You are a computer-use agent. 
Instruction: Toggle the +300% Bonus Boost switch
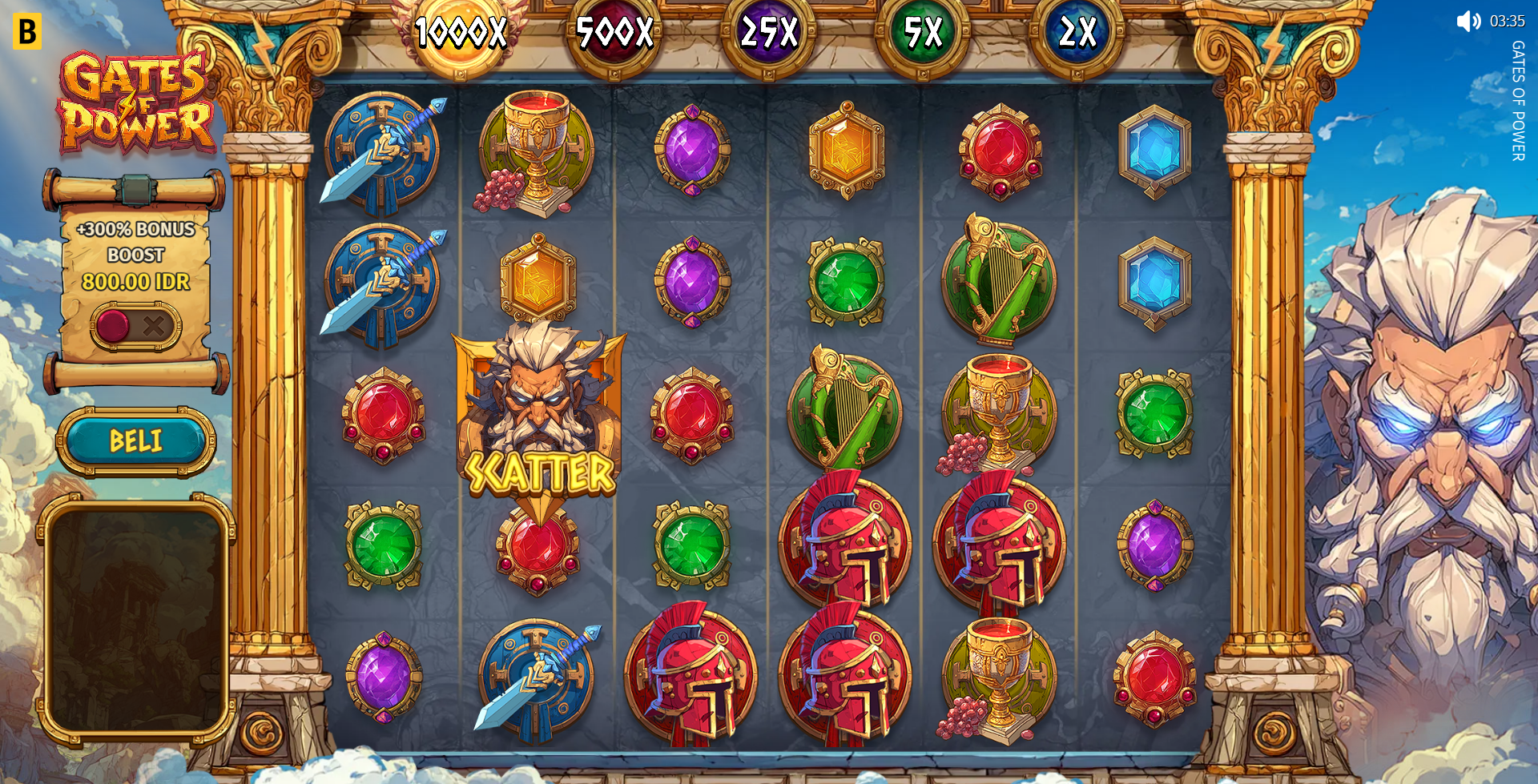(x=135, y=326)
